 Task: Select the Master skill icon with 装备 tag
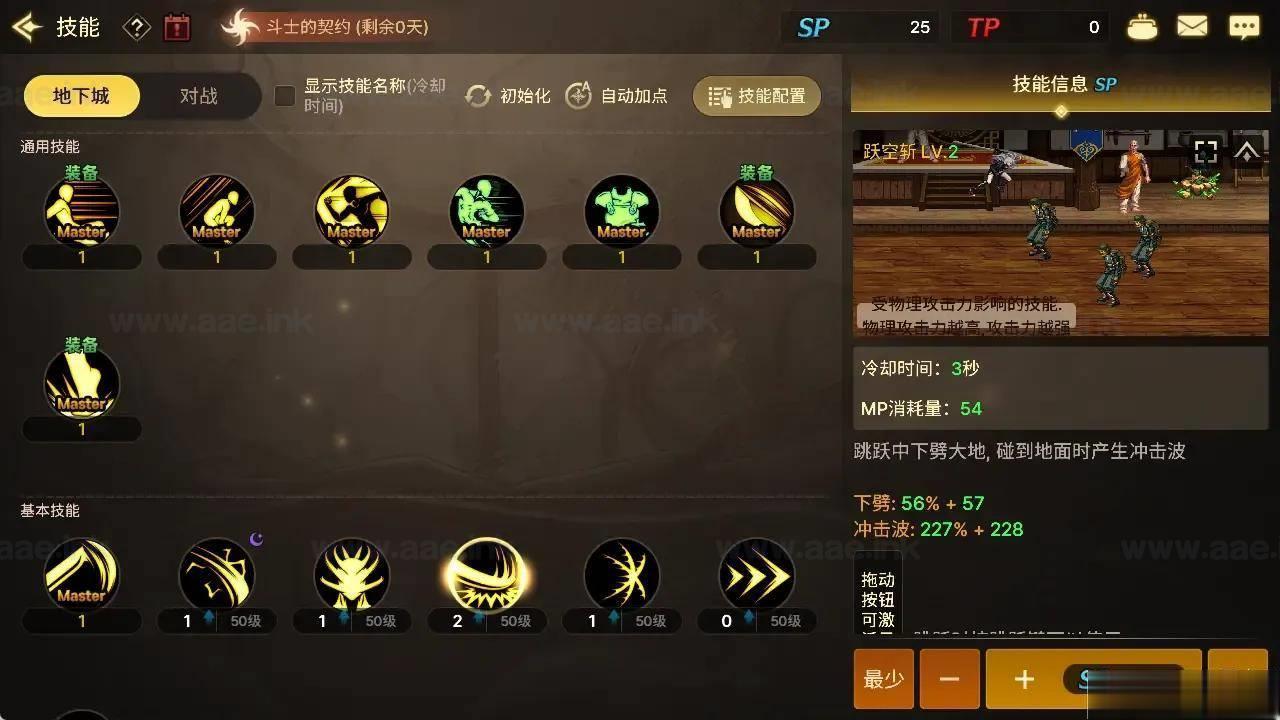[82, 210]
